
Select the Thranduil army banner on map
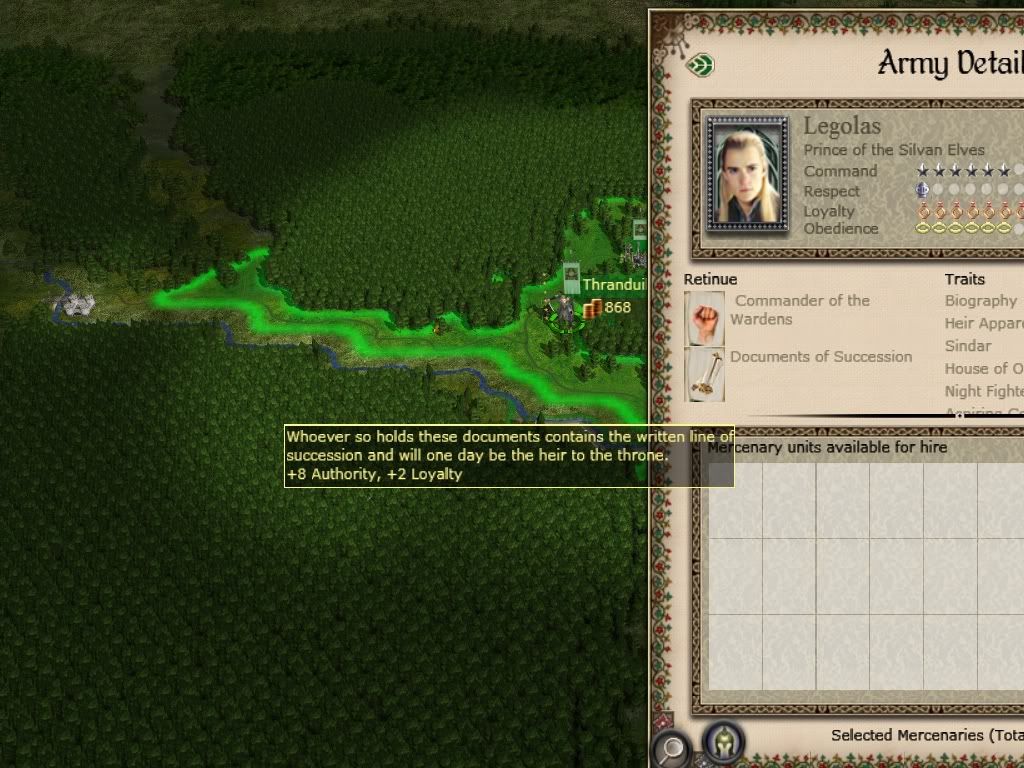tap(571, 278)
